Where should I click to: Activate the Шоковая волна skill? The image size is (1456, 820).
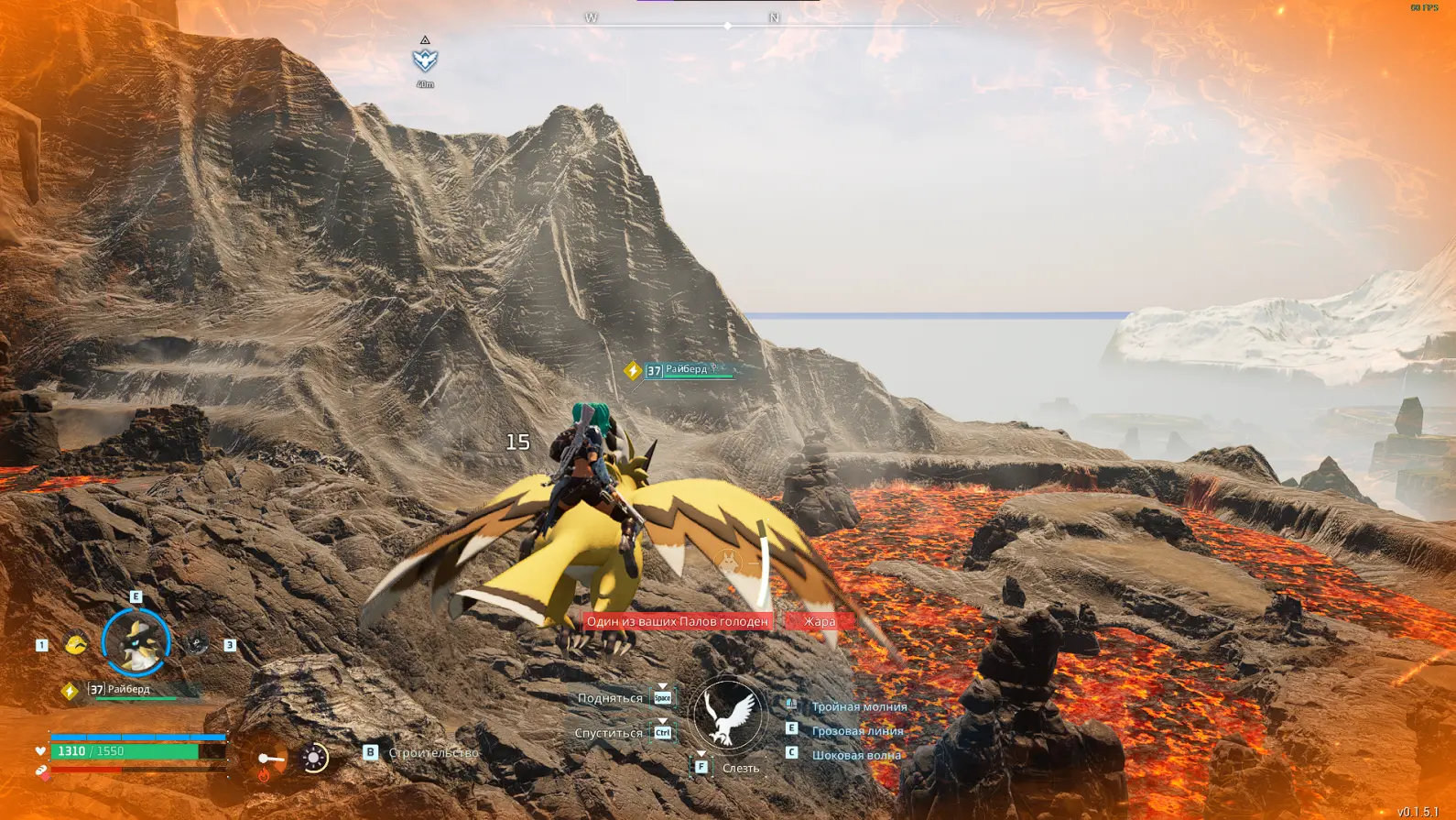click(x=856, y=755)
